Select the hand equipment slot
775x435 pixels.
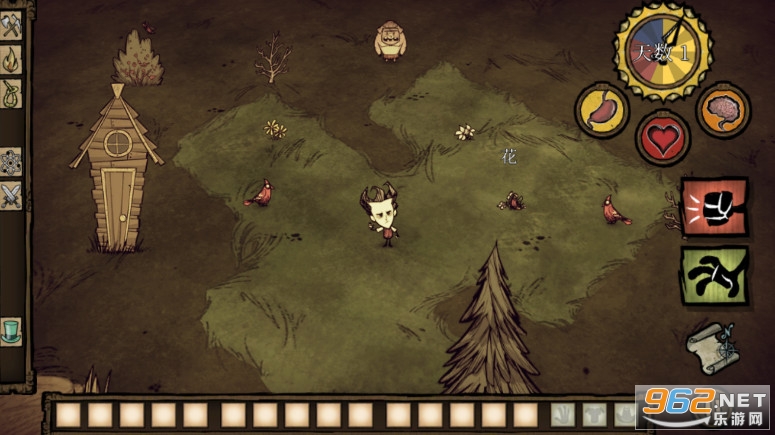coord(563,414)
